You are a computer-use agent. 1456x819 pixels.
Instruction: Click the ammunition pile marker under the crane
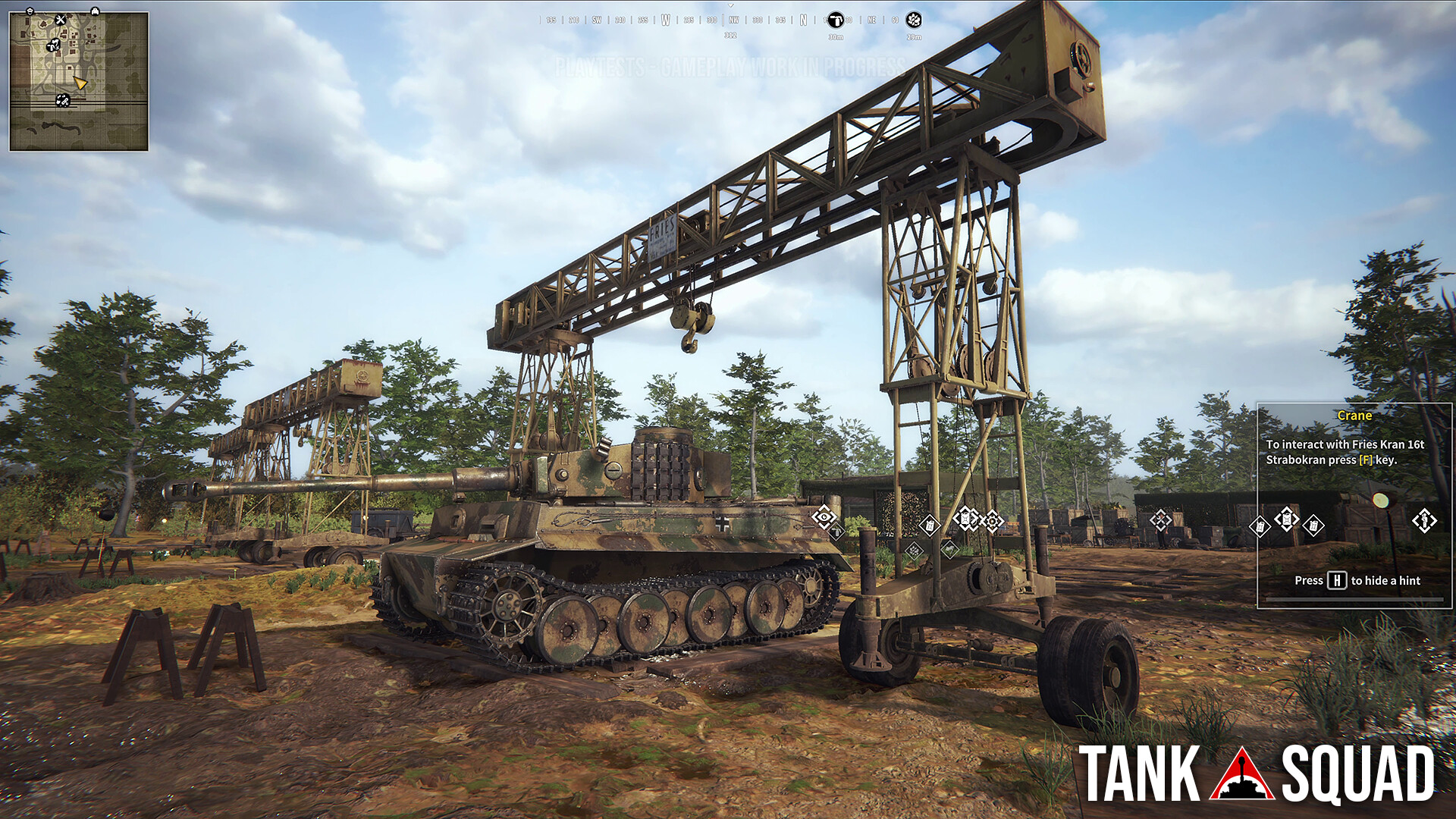(x=915, y=551)
